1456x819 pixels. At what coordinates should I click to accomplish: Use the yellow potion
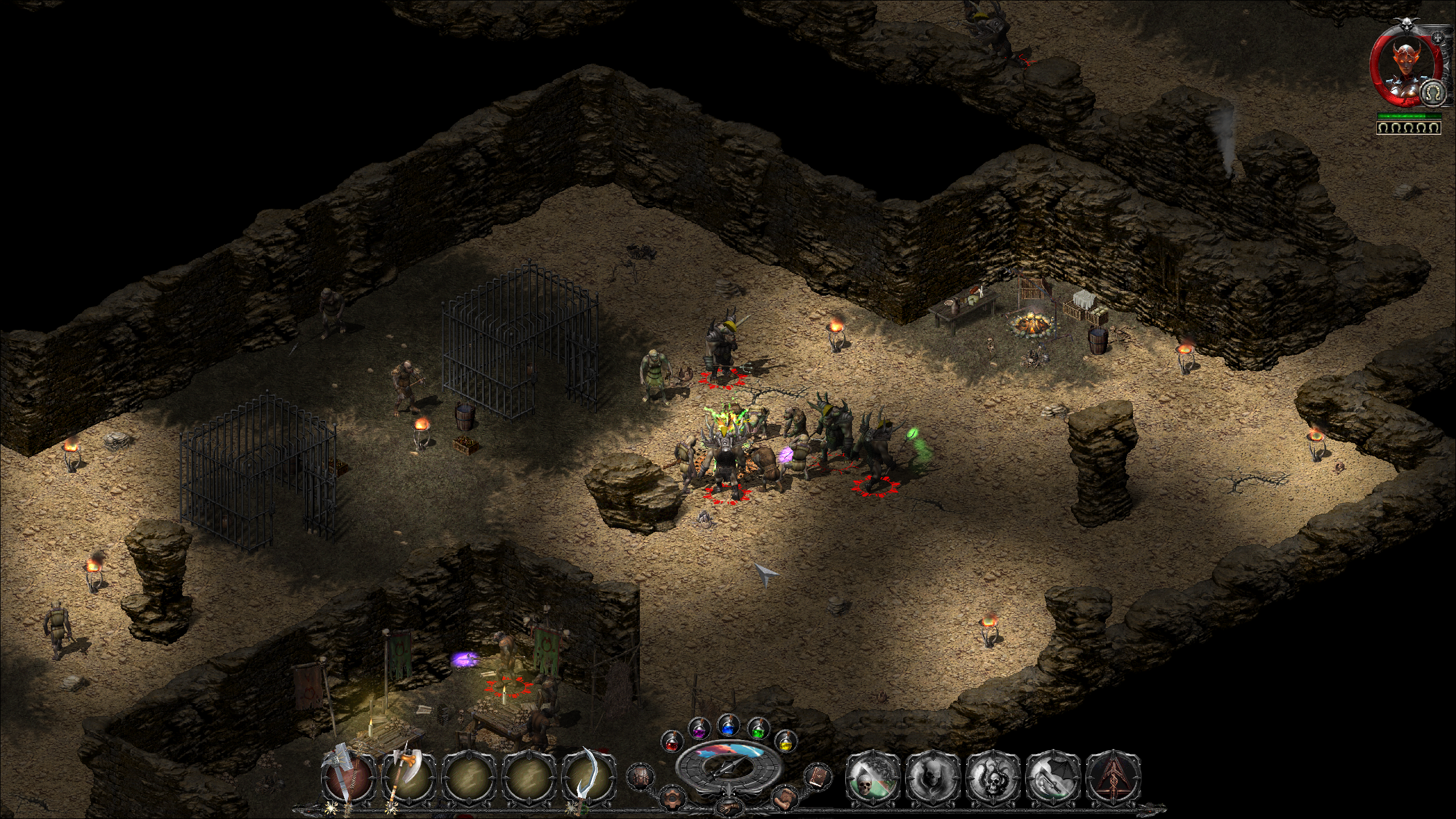[785, 742]
